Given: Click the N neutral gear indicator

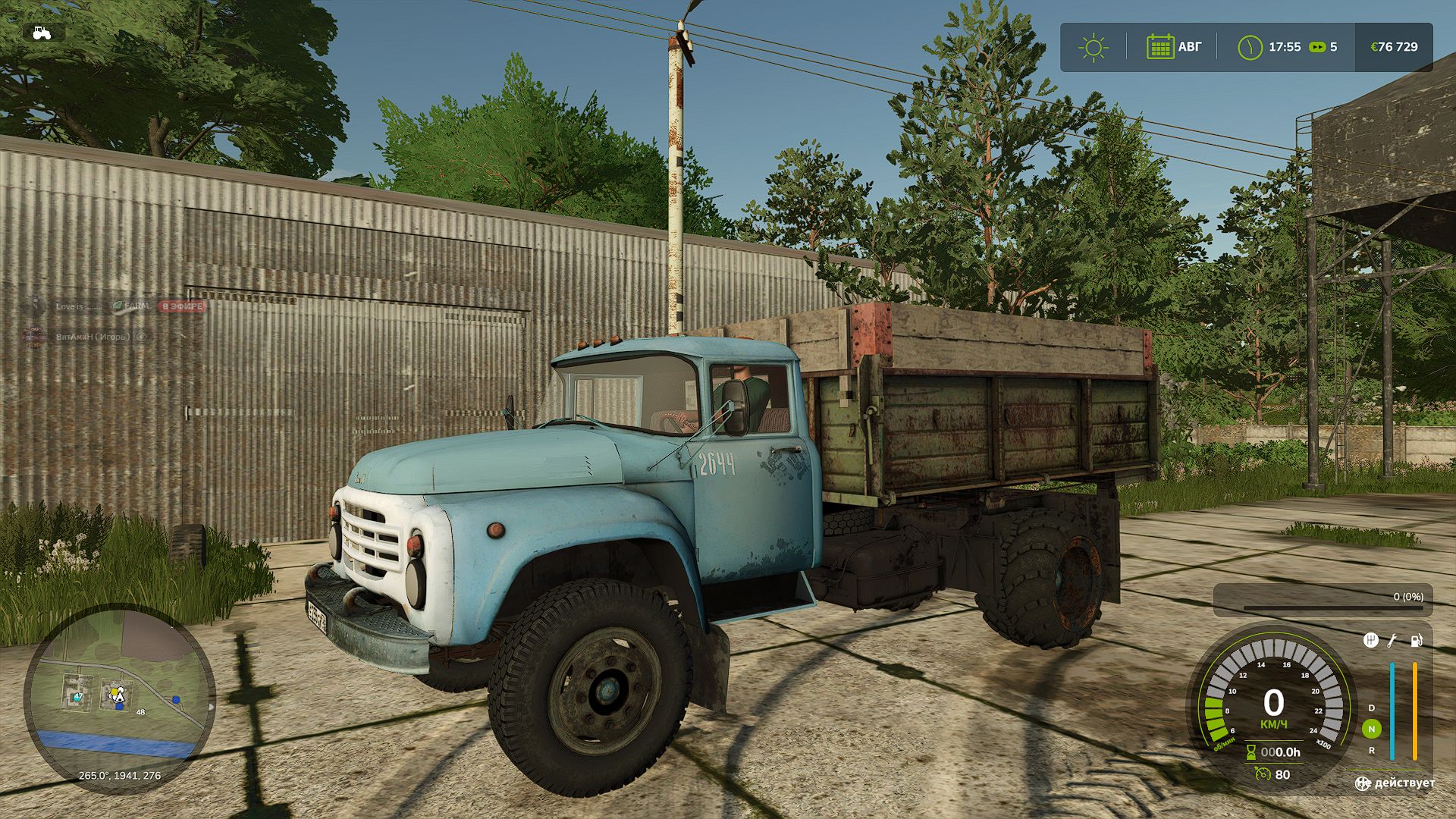Looking at the screenshot, I should (1373, 728).
